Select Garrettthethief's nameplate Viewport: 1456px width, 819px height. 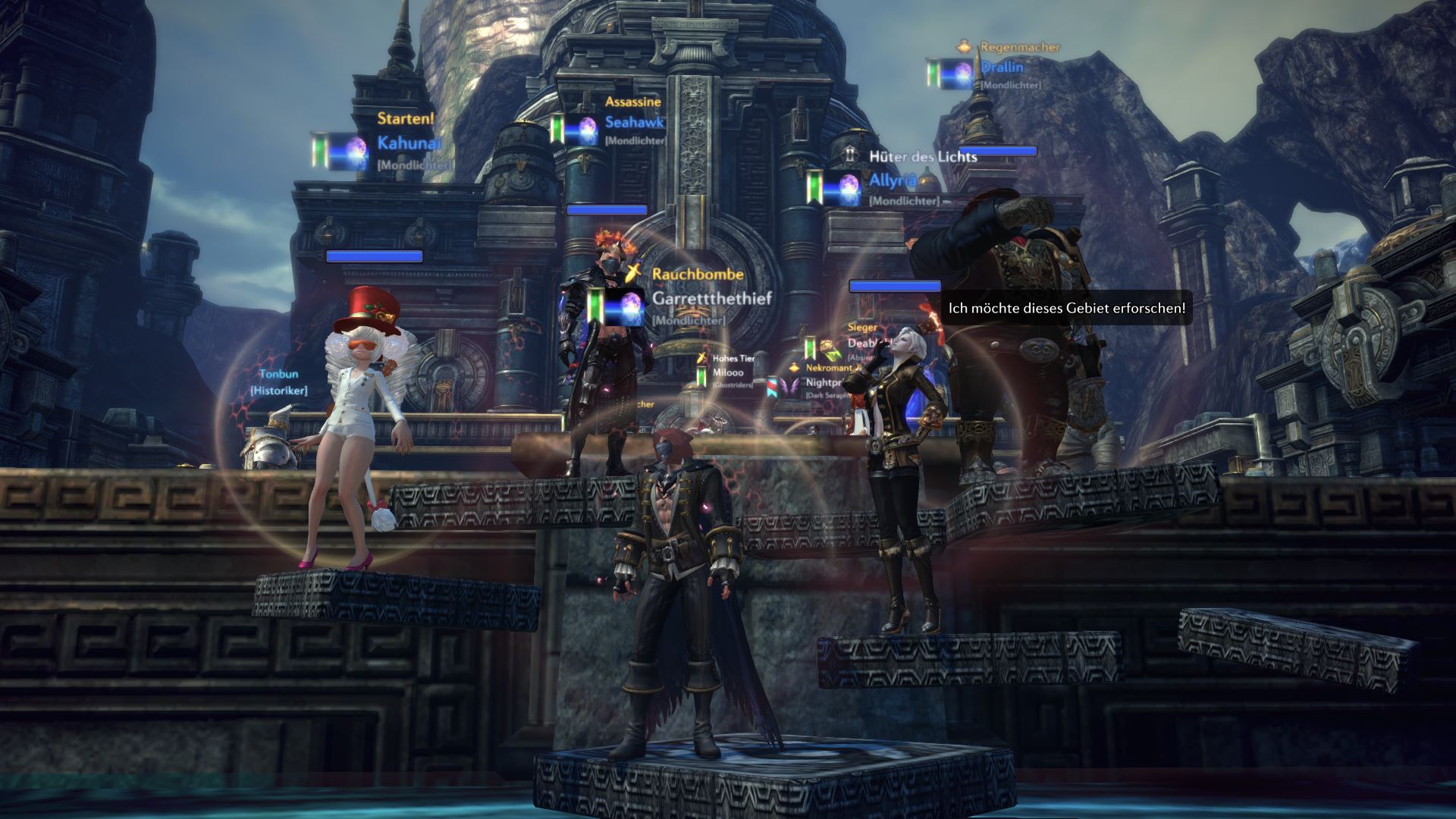[x=711, y=299]
